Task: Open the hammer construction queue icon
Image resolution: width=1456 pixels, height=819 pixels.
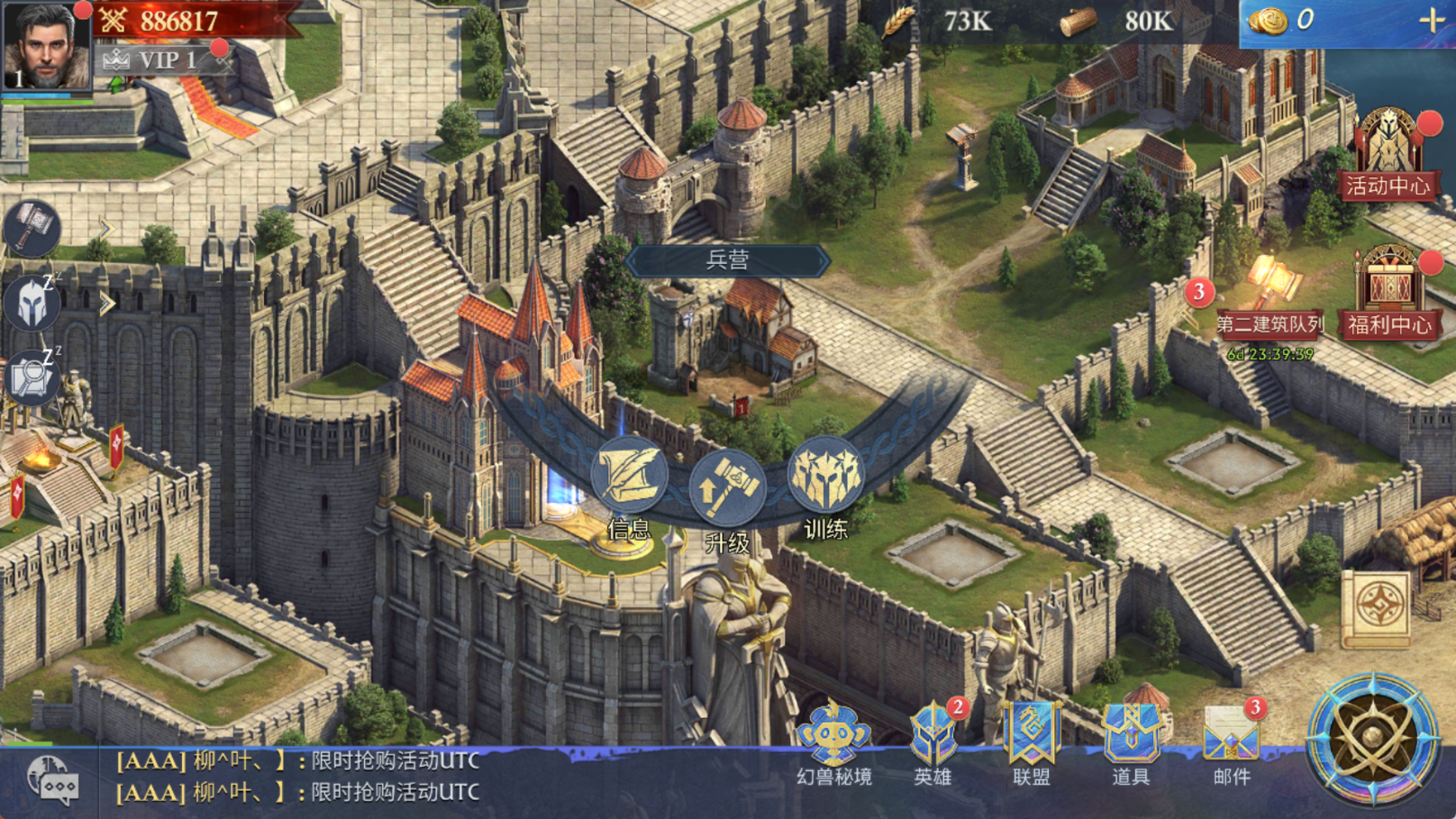Action: (x=32, y=228)
